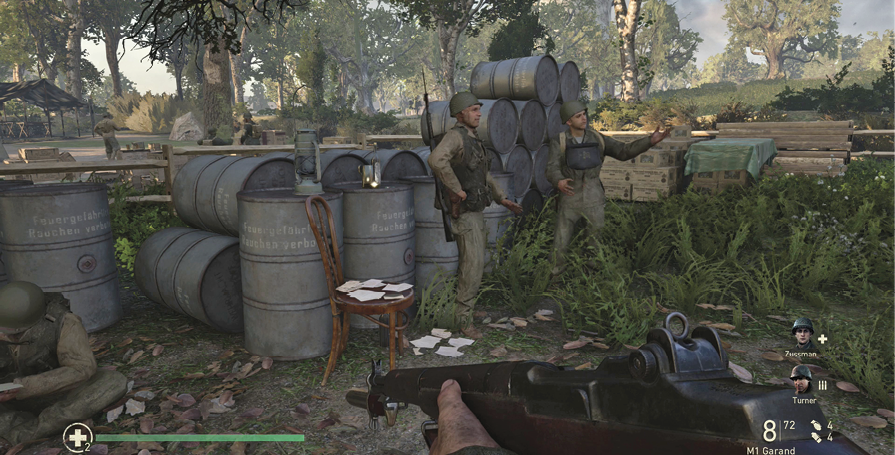
Task: Select the lower grenade icon
Action: coord(816,438)
